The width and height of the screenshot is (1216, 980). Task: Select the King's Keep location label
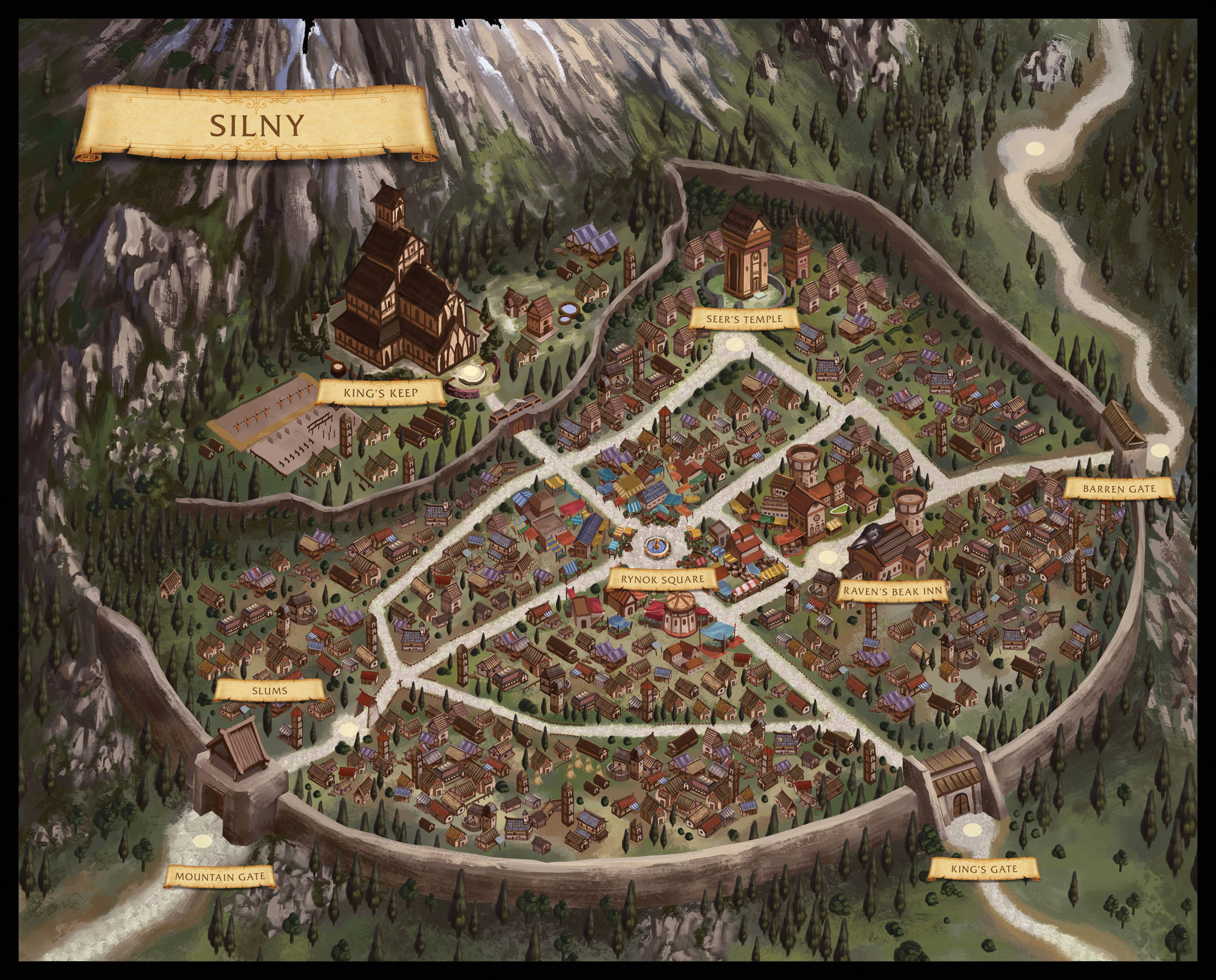(381, 393)
